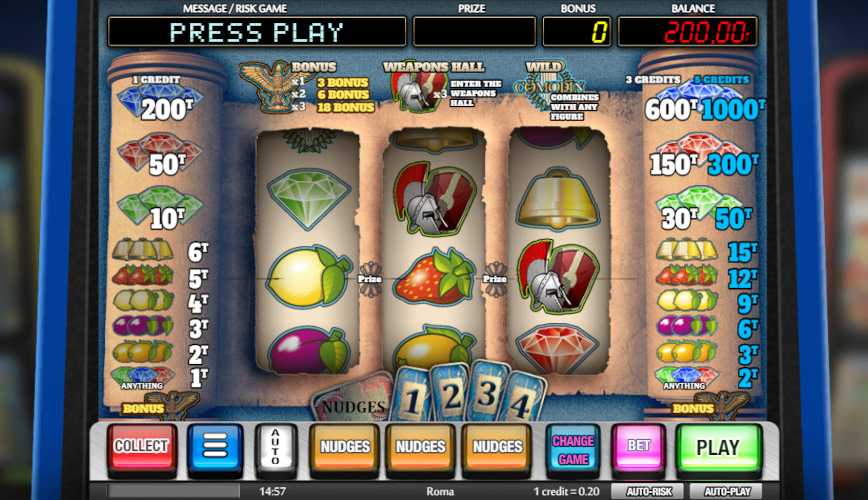Open the blue three-line menu
Viewport: 868px width, 500px height.
click(215, 448)
